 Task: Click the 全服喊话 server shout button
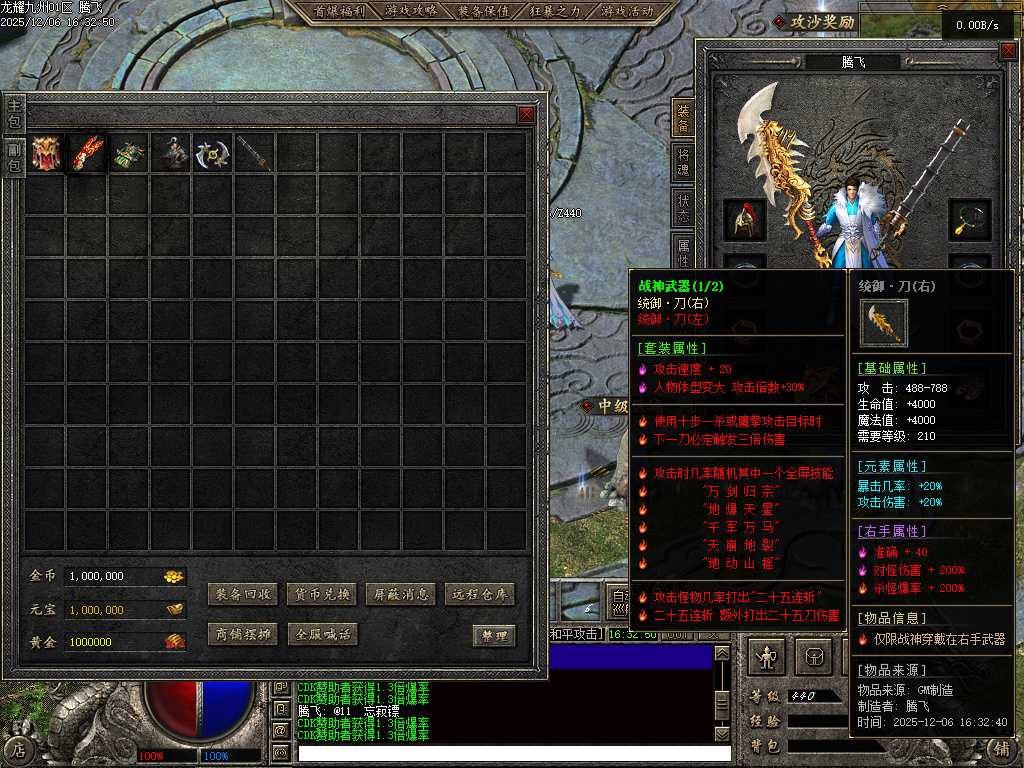tap(321, 634)
